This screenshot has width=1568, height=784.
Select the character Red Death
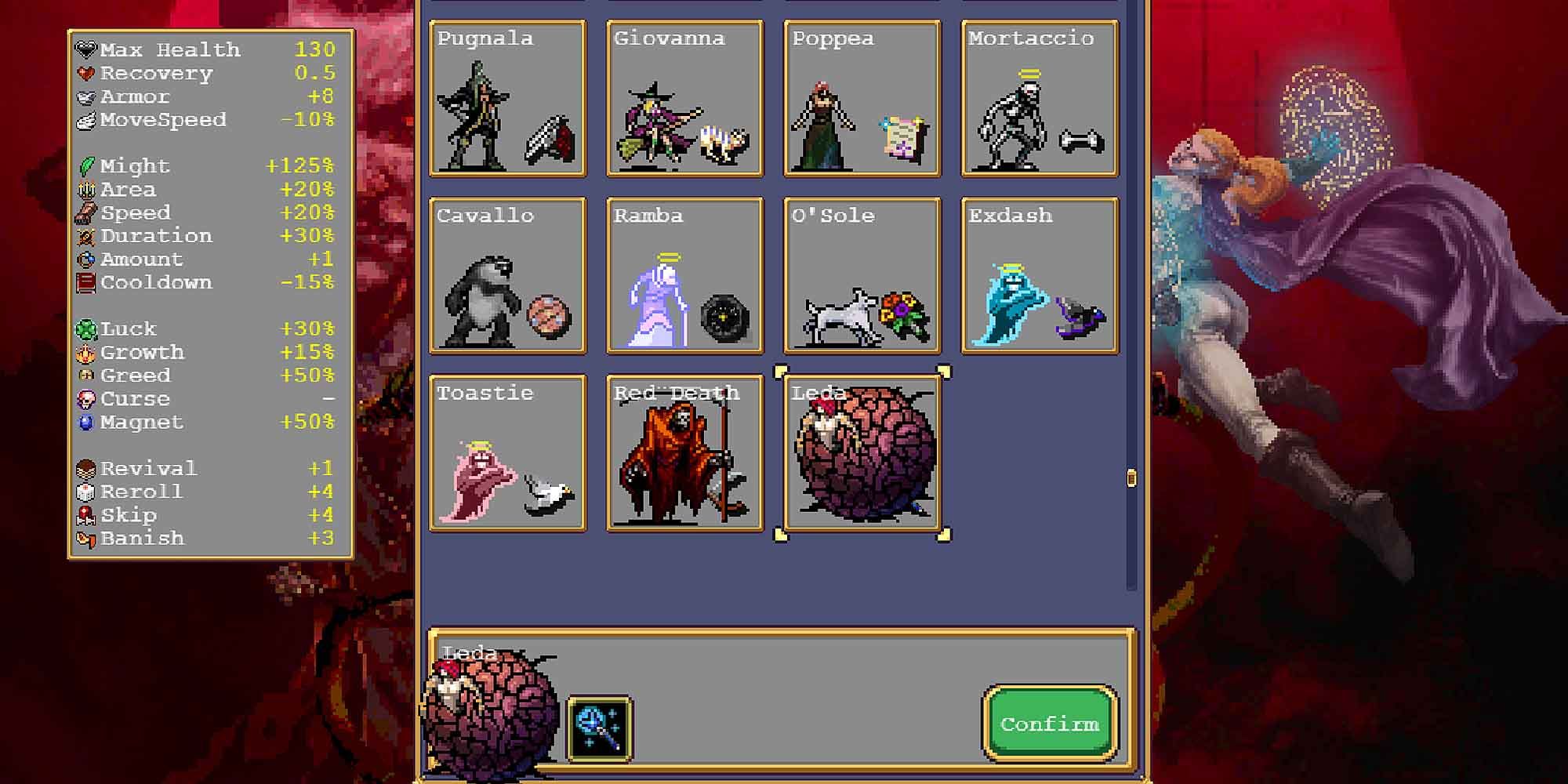(684, 453)
